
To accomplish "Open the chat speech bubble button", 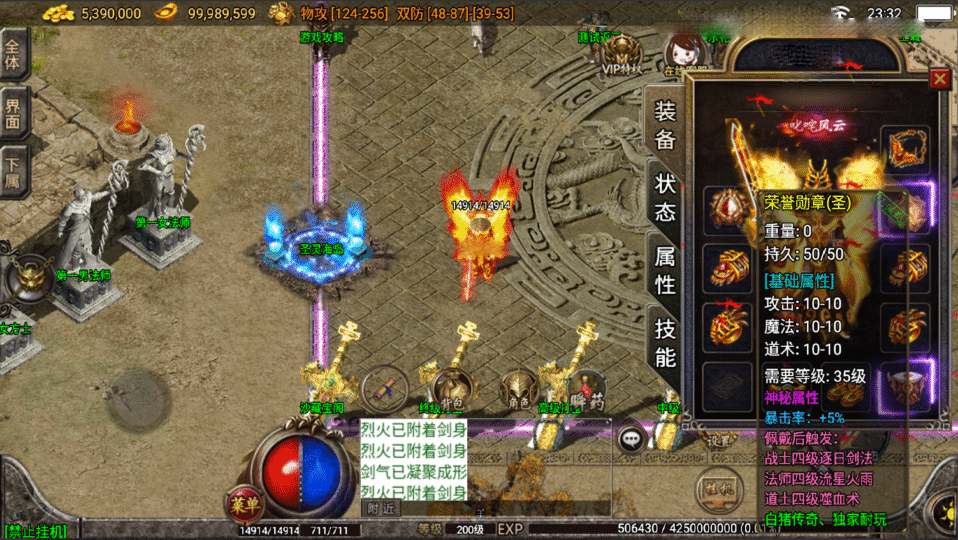I will [x=632, y=438].
